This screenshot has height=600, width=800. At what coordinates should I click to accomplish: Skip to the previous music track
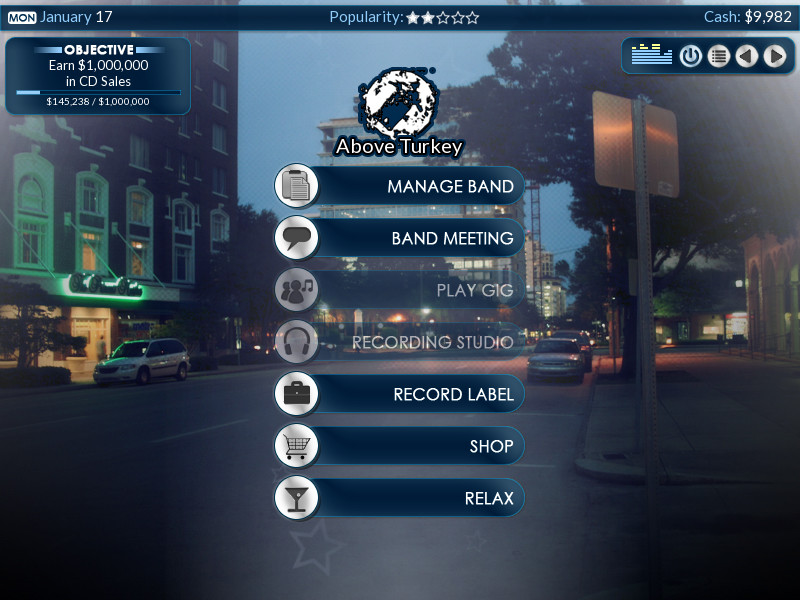[746, 56]
